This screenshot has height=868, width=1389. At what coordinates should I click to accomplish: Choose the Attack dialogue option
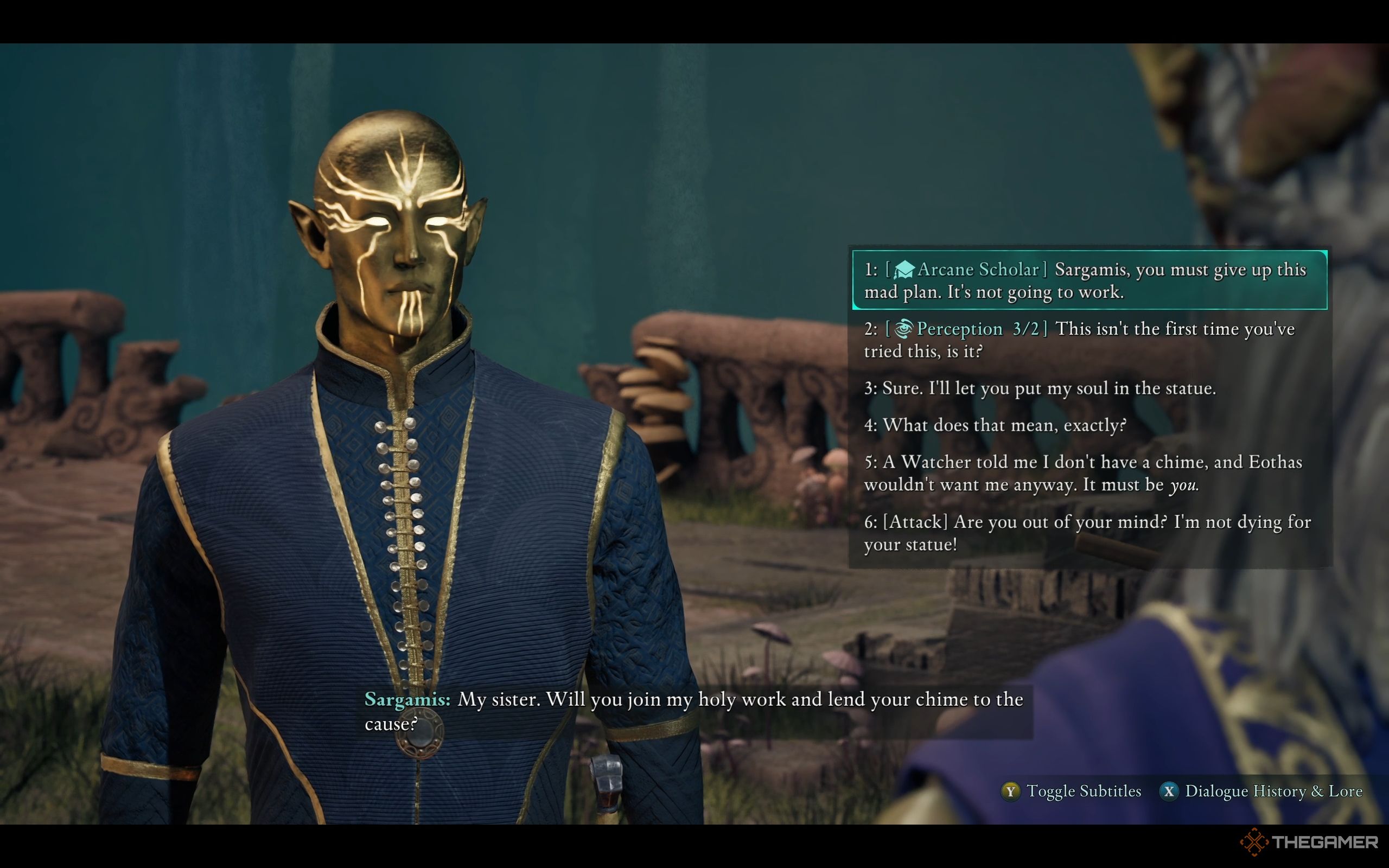(1087, 533)
